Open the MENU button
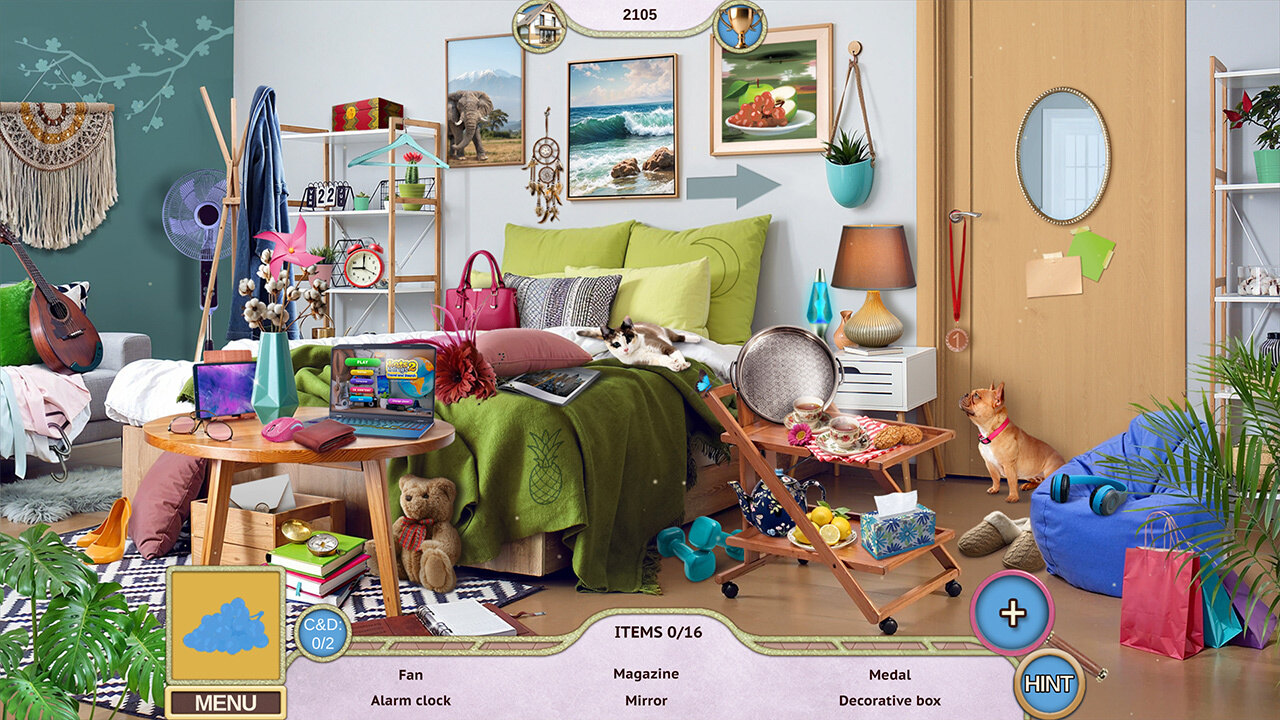The height and width of the screenshot is (720, 1280). 225,702
